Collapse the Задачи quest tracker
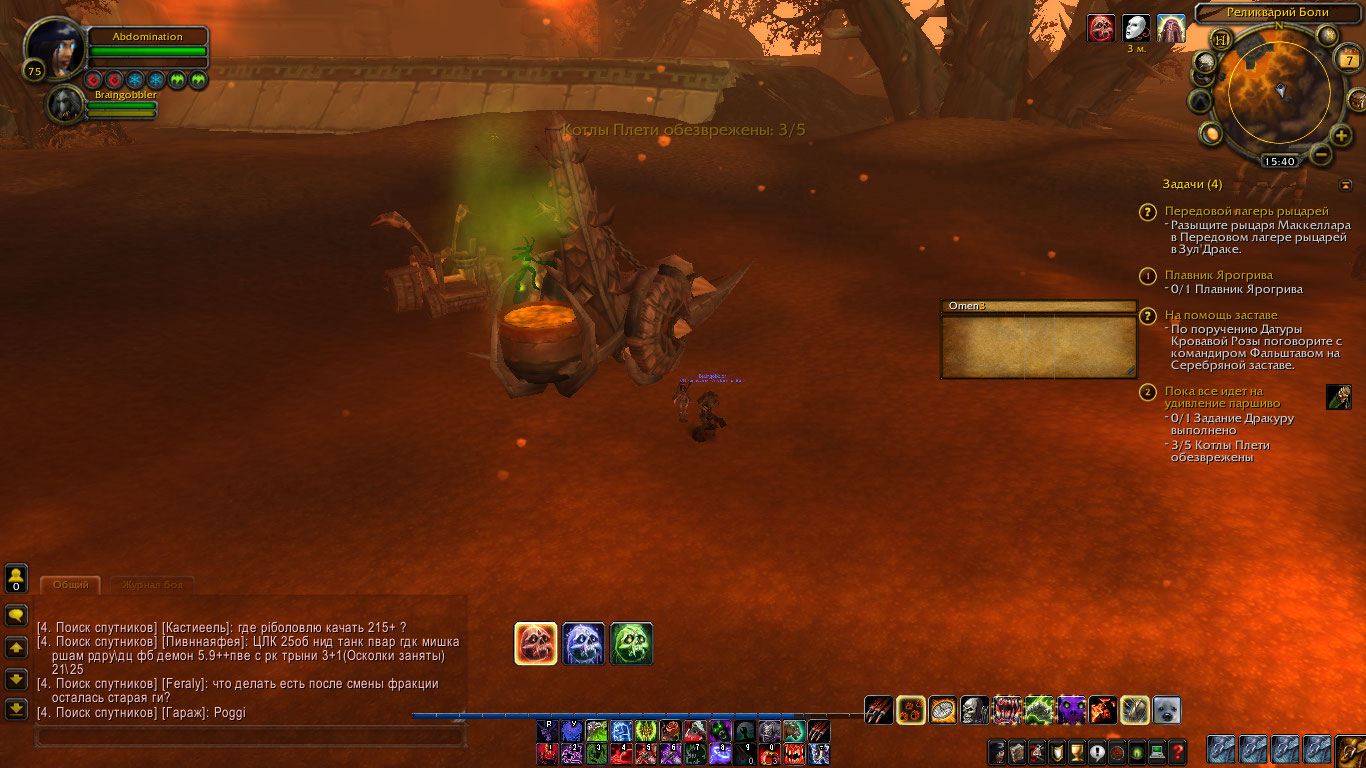Viewport: 1366px width, 768px height. (x=1346, y=184)
